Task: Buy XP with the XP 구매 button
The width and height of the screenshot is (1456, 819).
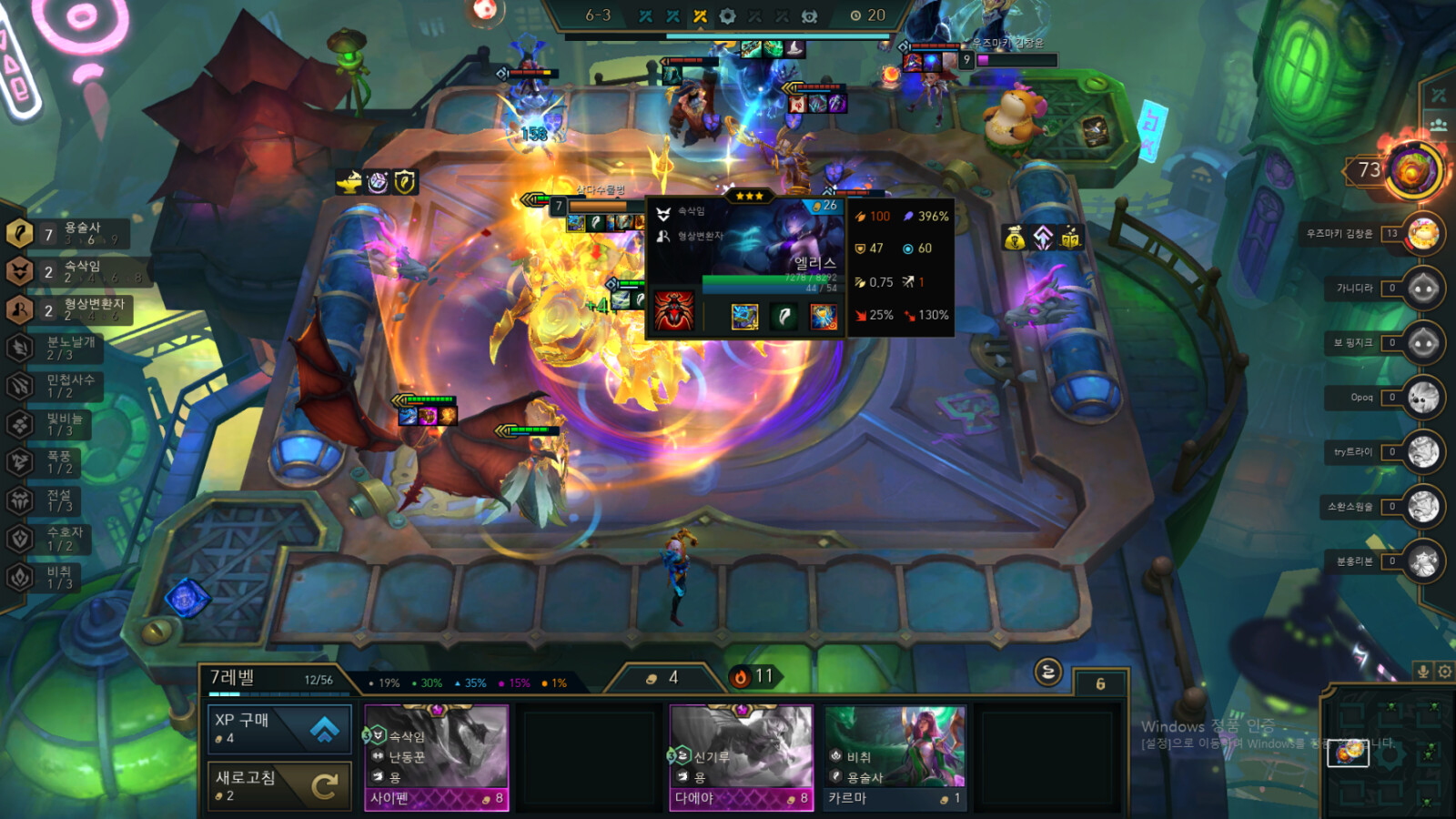Action: (279, 729)
